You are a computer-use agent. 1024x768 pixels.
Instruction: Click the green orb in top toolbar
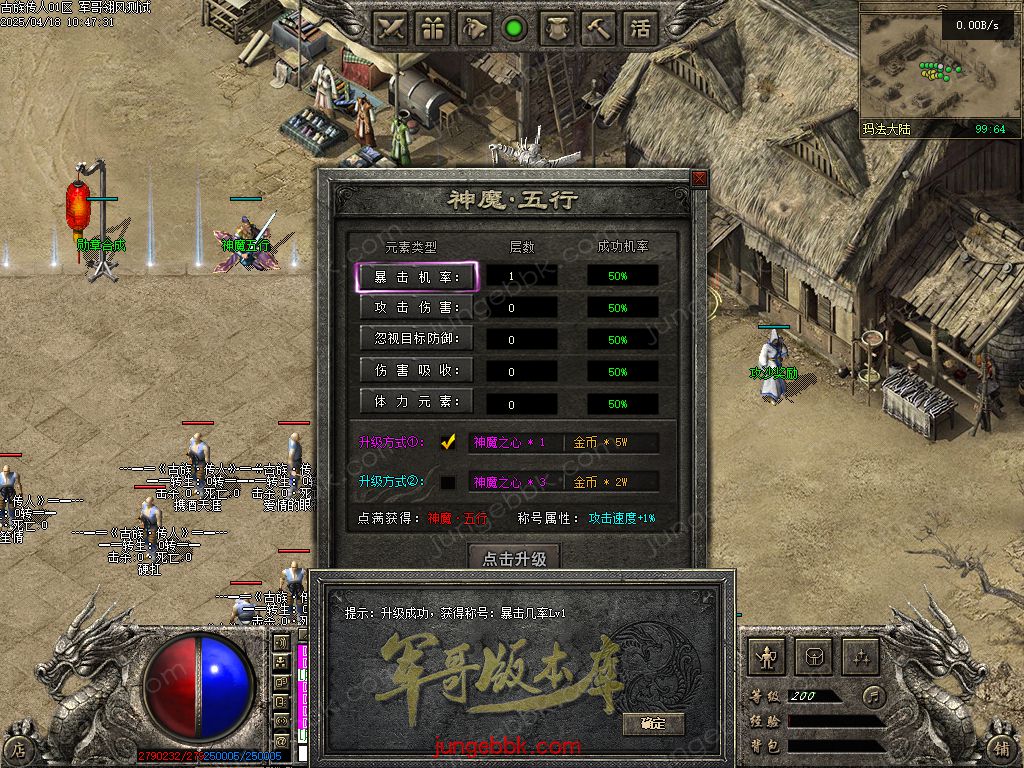point(515,29)
